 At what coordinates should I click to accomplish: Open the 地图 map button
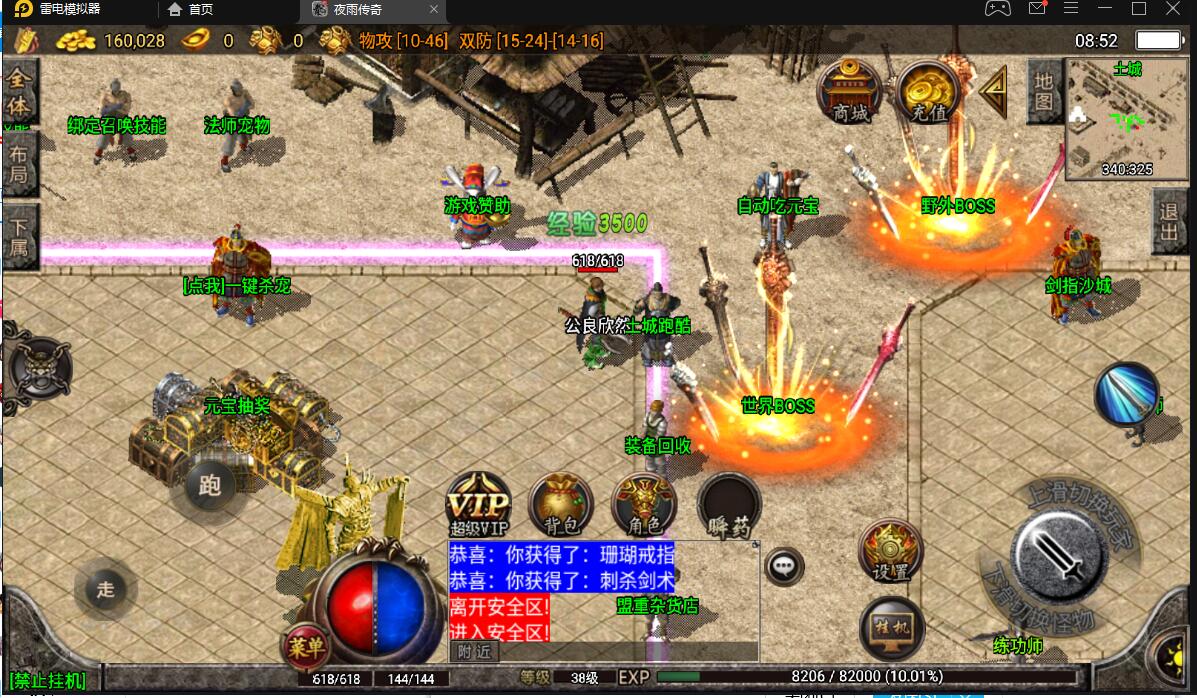pos(1044,91)
